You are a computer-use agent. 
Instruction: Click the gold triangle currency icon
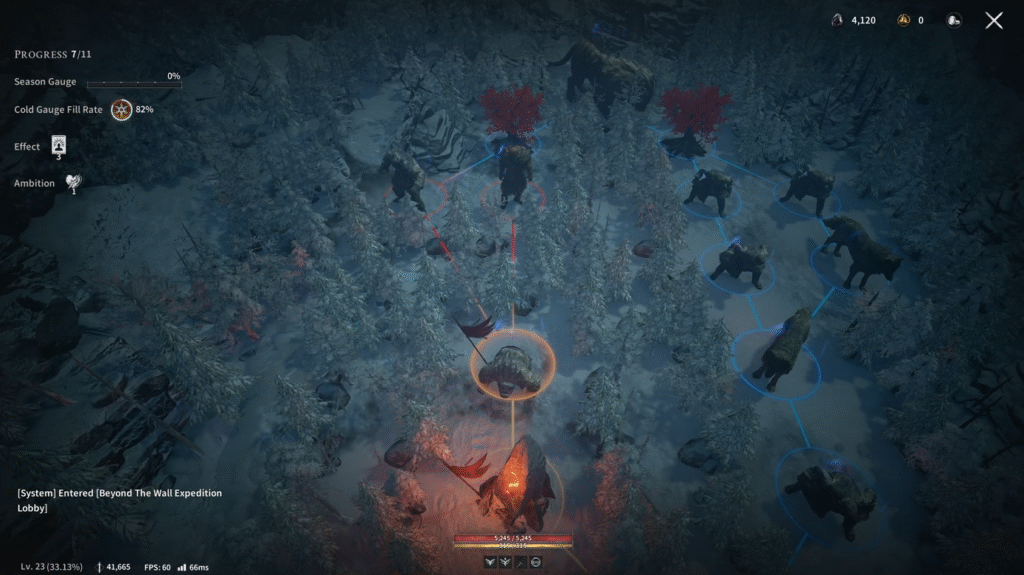pyautogui.click(x=904, y=20)
